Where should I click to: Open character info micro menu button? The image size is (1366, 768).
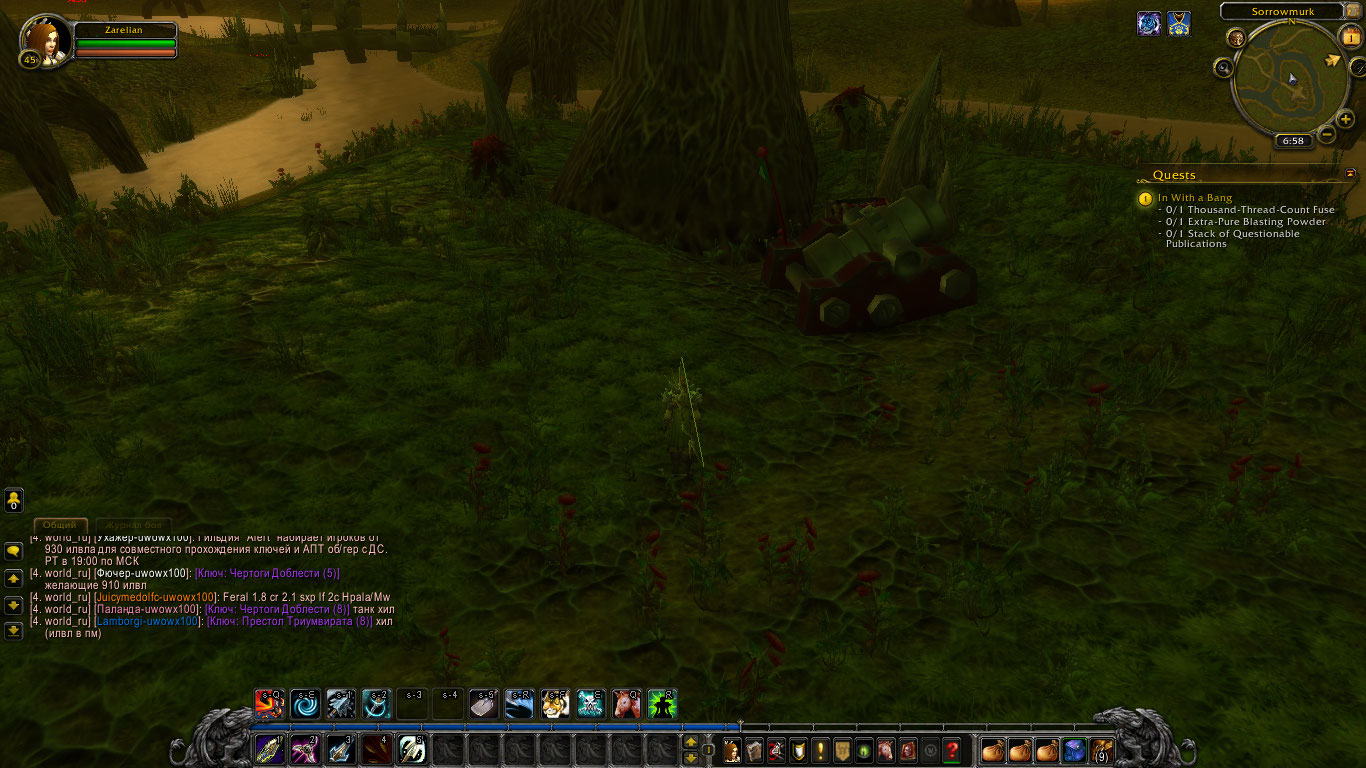(x=731, y=749)
